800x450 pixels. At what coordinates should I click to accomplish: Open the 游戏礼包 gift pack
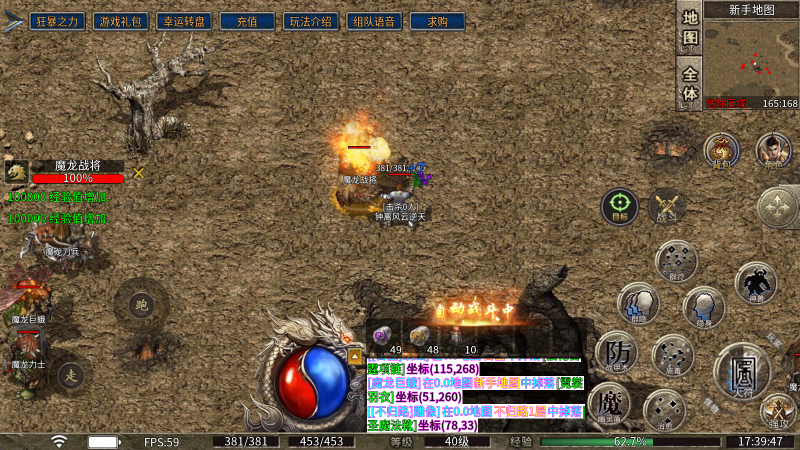pos(118,21)
